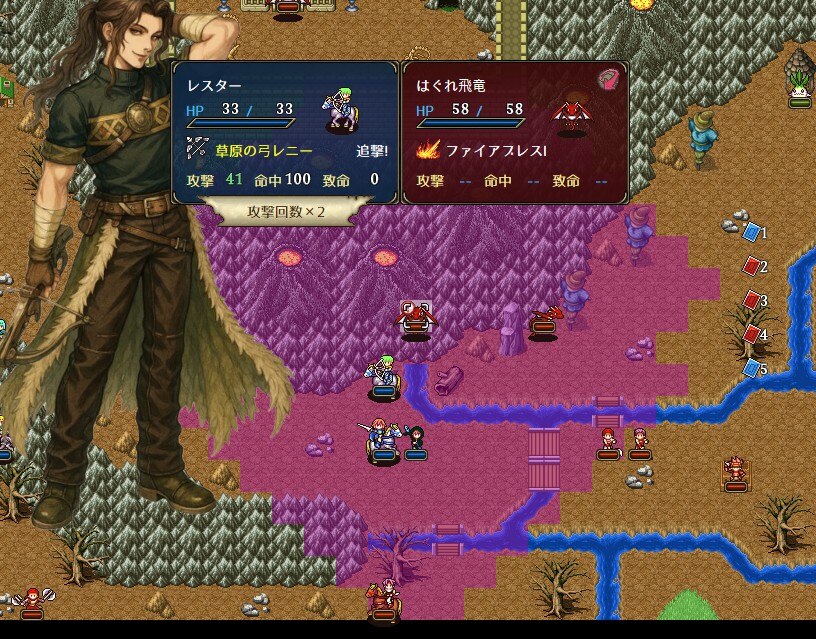Click the 草原の弓レニー bow weapon icon

[196, 152]
